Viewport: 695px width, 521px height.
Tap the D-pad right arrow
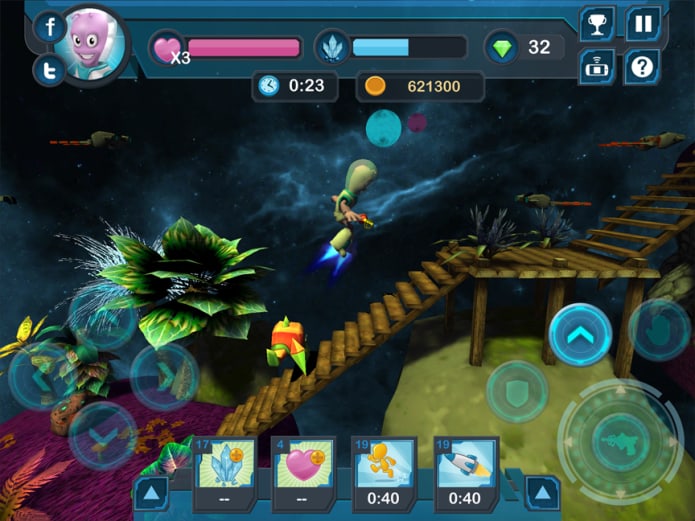(163, 377)
